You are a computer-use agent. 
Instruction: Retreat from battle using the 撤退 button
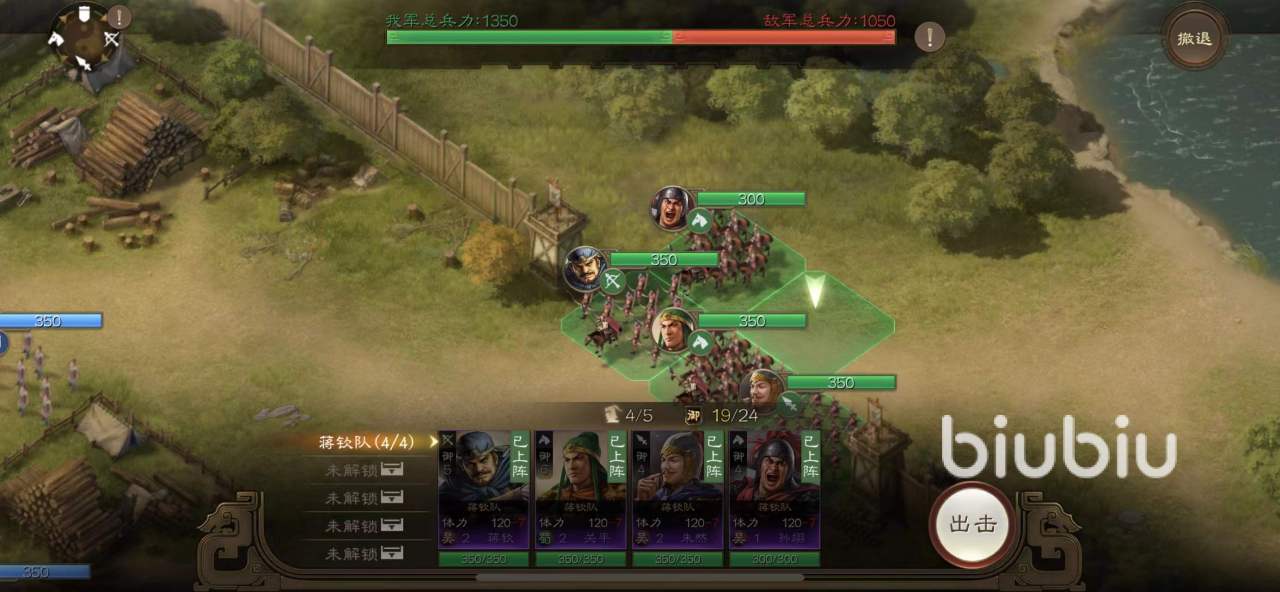click(1194, 39)
